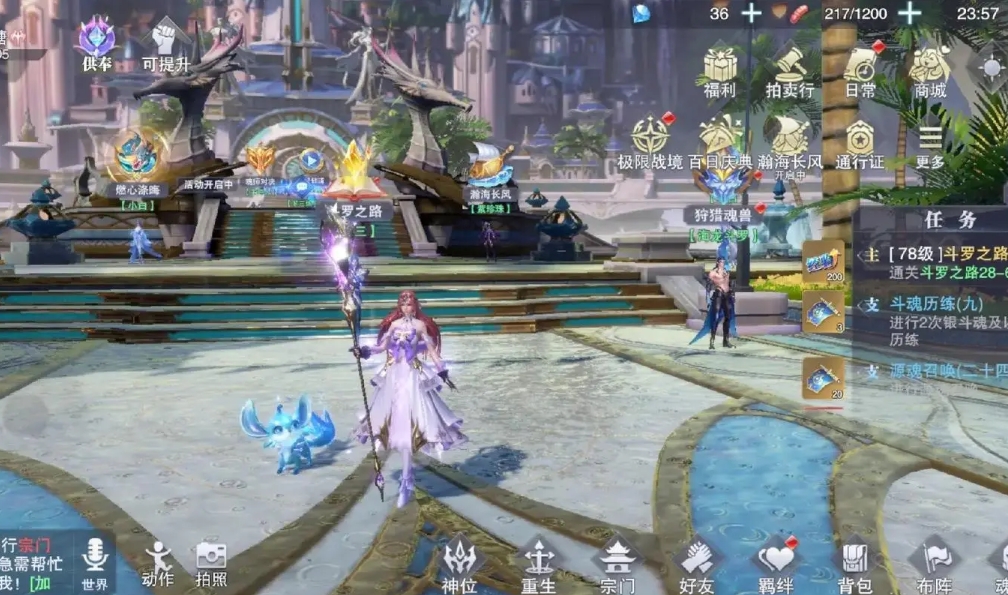Open the 百日庆典 celebration event
The width and height of the screenshot is (1008, 595).
point(720,138)
